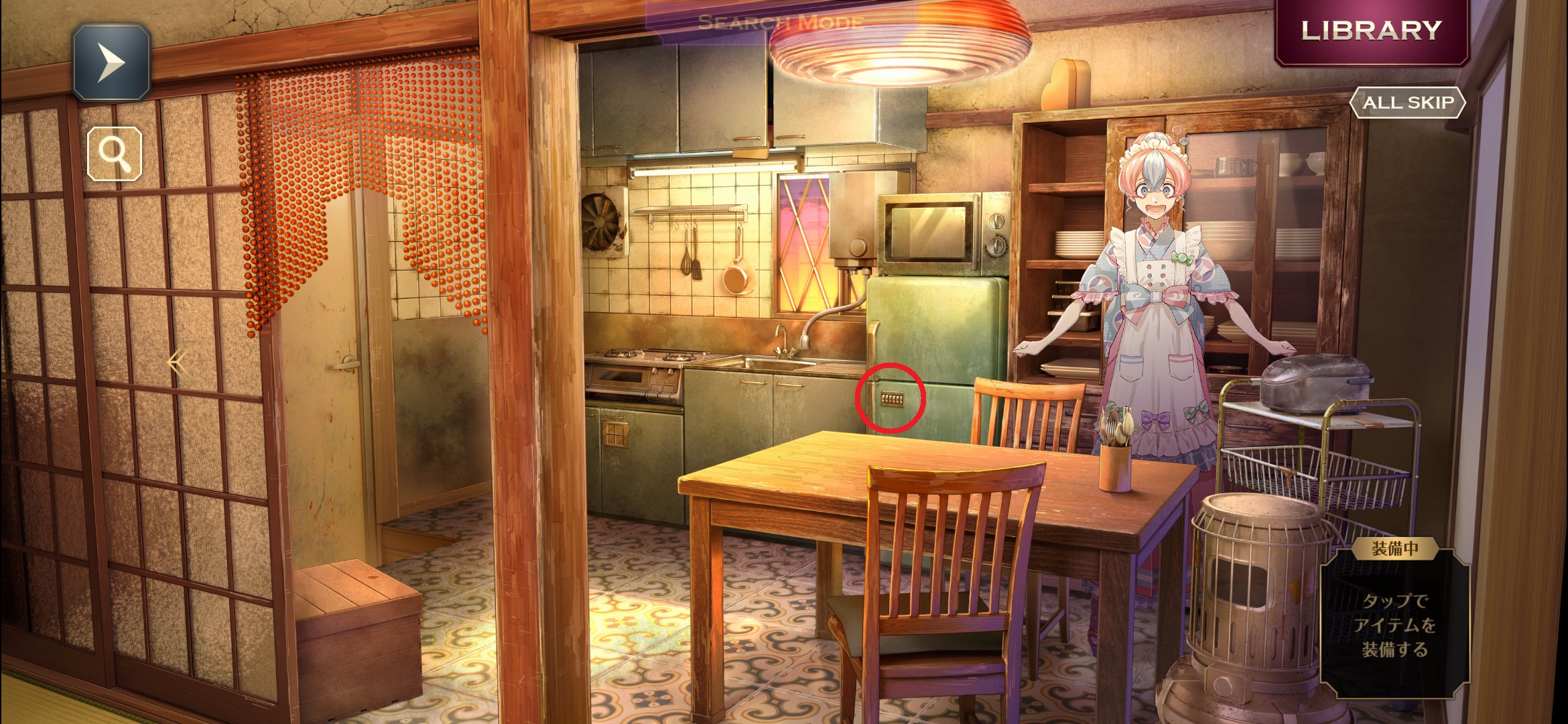This screenshot has height=724, width=1568.
Task: Toggle the magnifying glass search icon
Action: click(115, 154)
